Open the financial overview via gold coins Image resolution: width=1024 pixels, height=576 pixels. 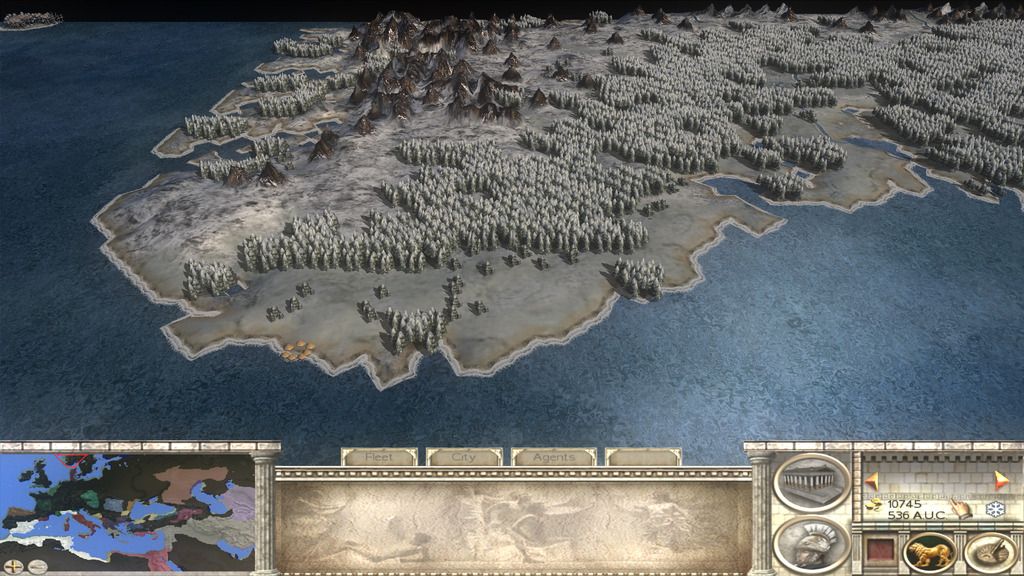click(x=874, y=506)
